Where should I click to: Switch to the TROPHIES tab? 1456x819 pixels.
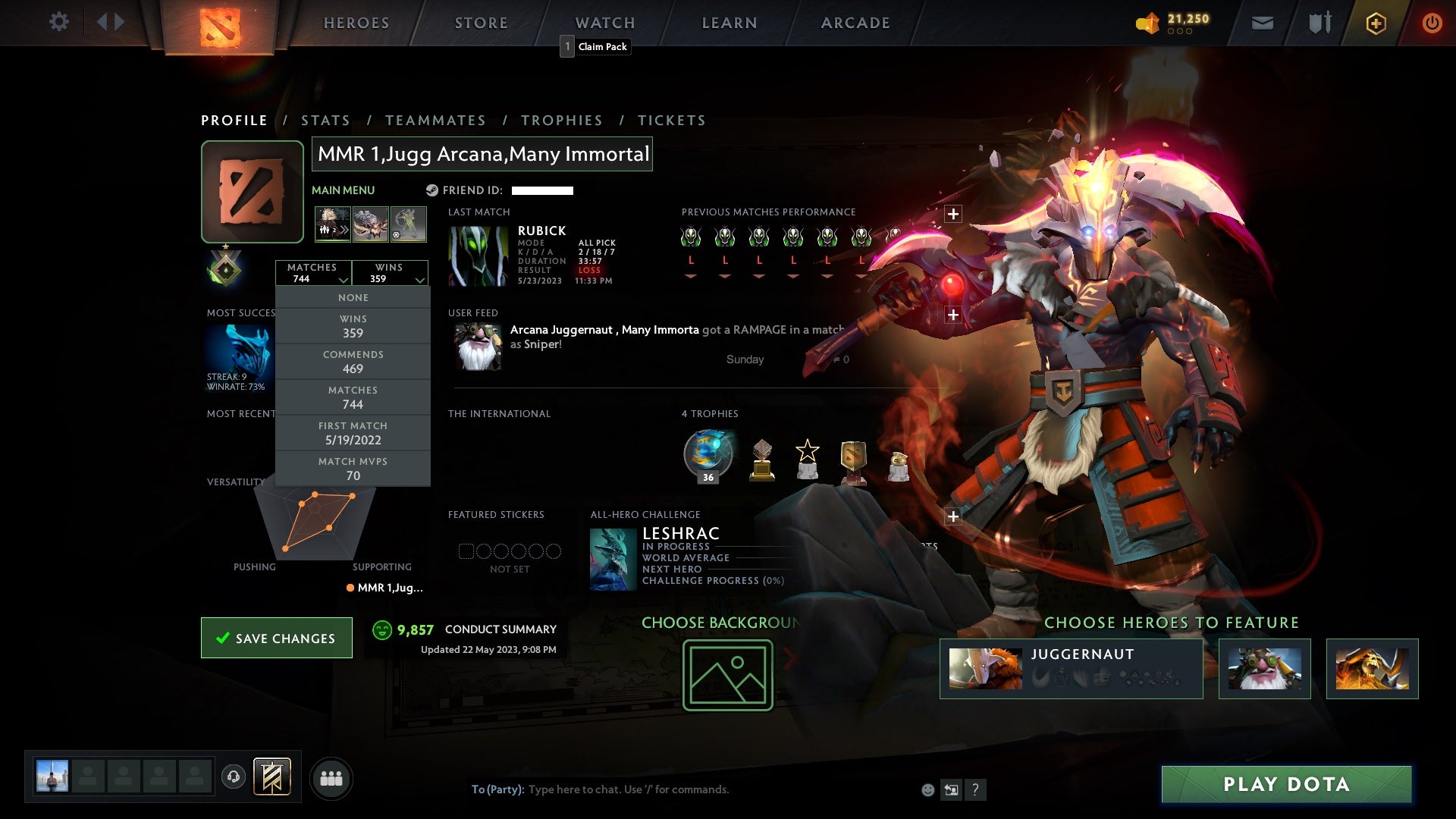(x=562, y=120)
